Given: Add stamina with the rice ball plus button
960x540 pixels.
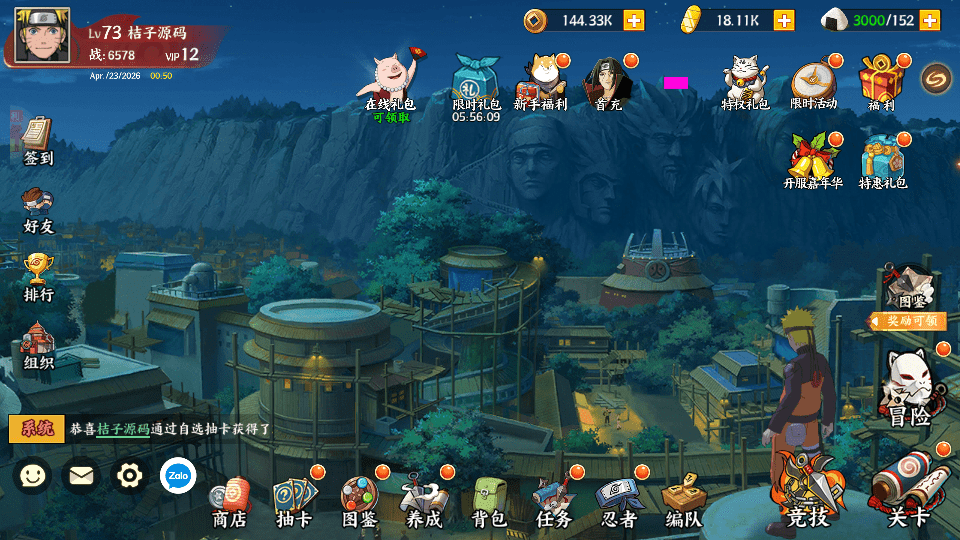Looking at the screenshot, I should point(930,20).
